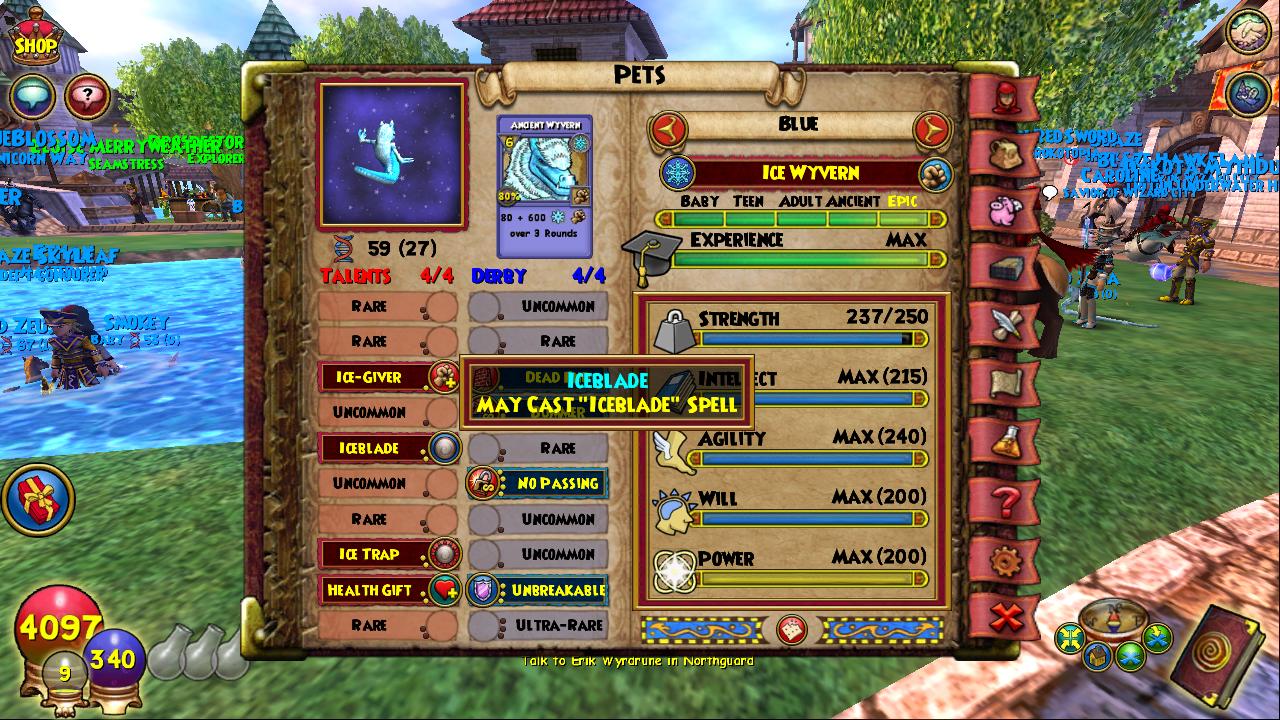Select the Ice Trap talent

pyautogui.click(x=387, y=554)
